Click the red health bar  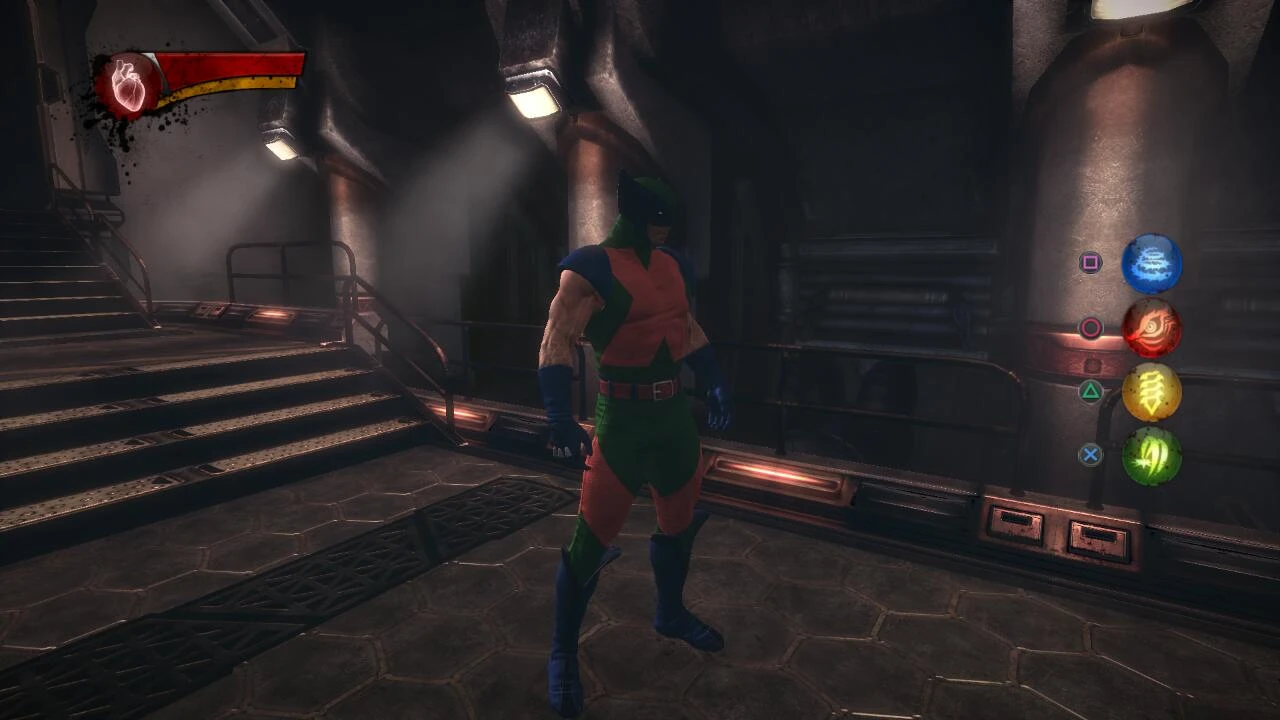pyautogui.click(x=230, y=66)
